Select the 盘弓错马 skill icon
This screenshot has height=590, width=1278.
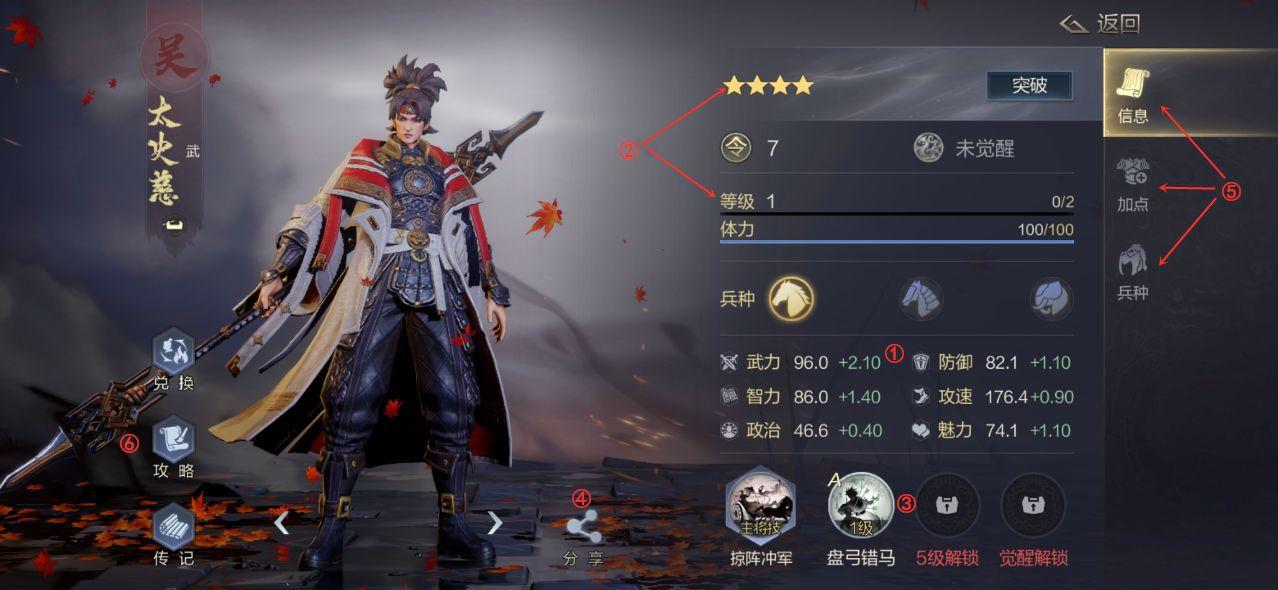(860, 505)
